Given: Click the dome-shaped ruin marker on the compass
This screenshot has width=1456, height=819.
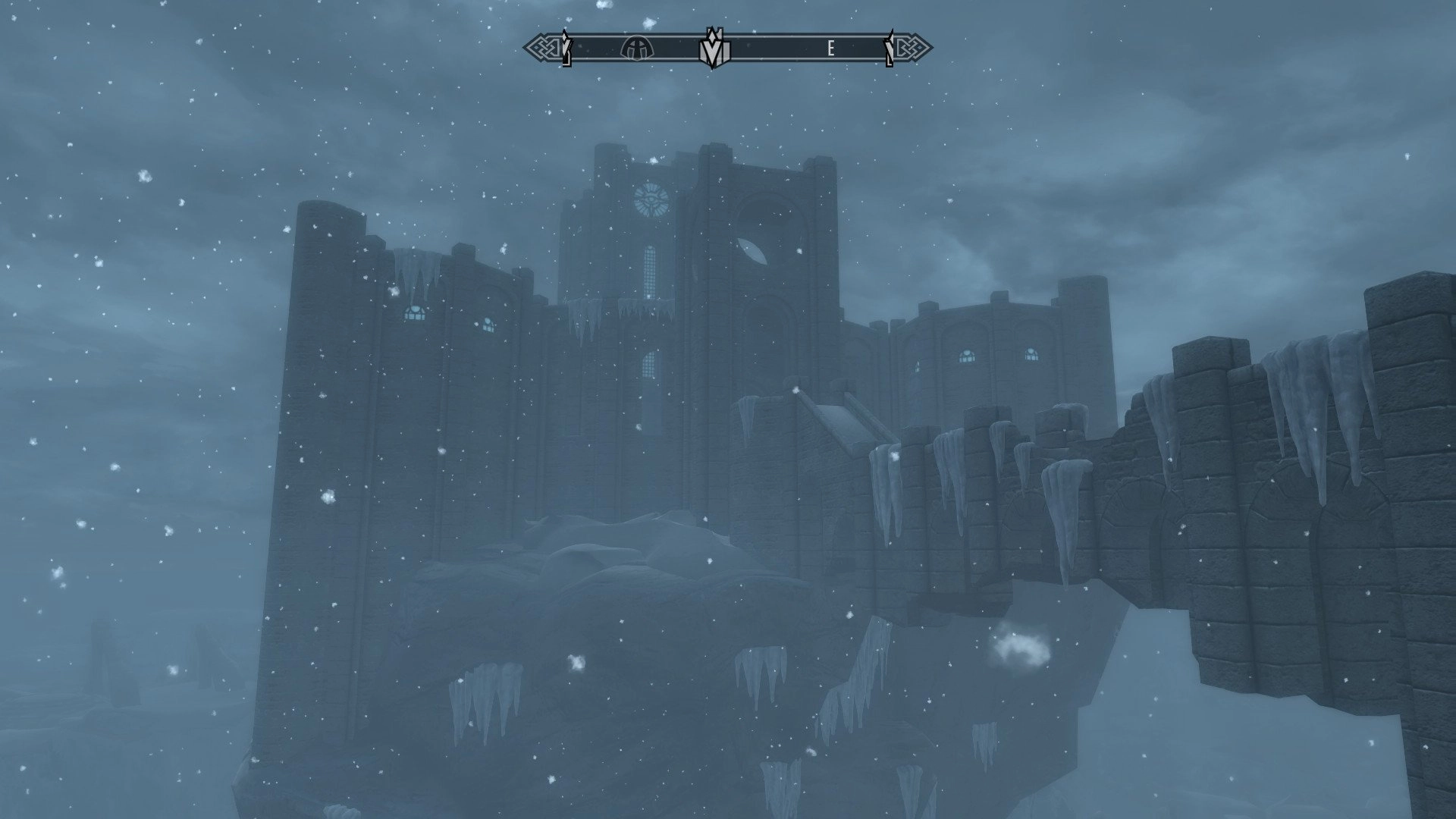Looking at the screenshot, I should click(636, 49).
